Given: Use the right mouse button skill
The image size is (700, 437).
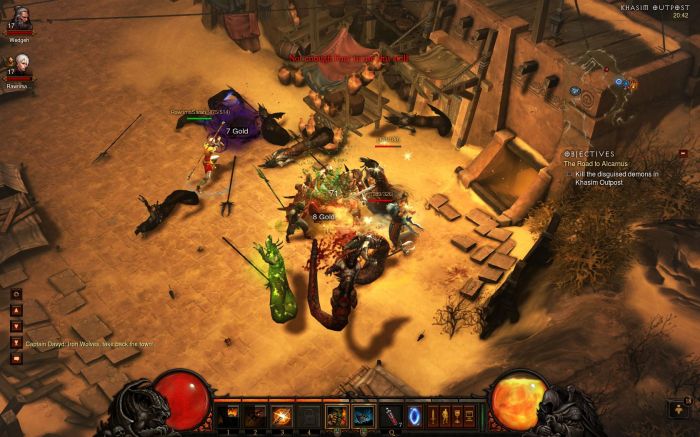Looking at the screenshot, I should (x=363, y=414).
